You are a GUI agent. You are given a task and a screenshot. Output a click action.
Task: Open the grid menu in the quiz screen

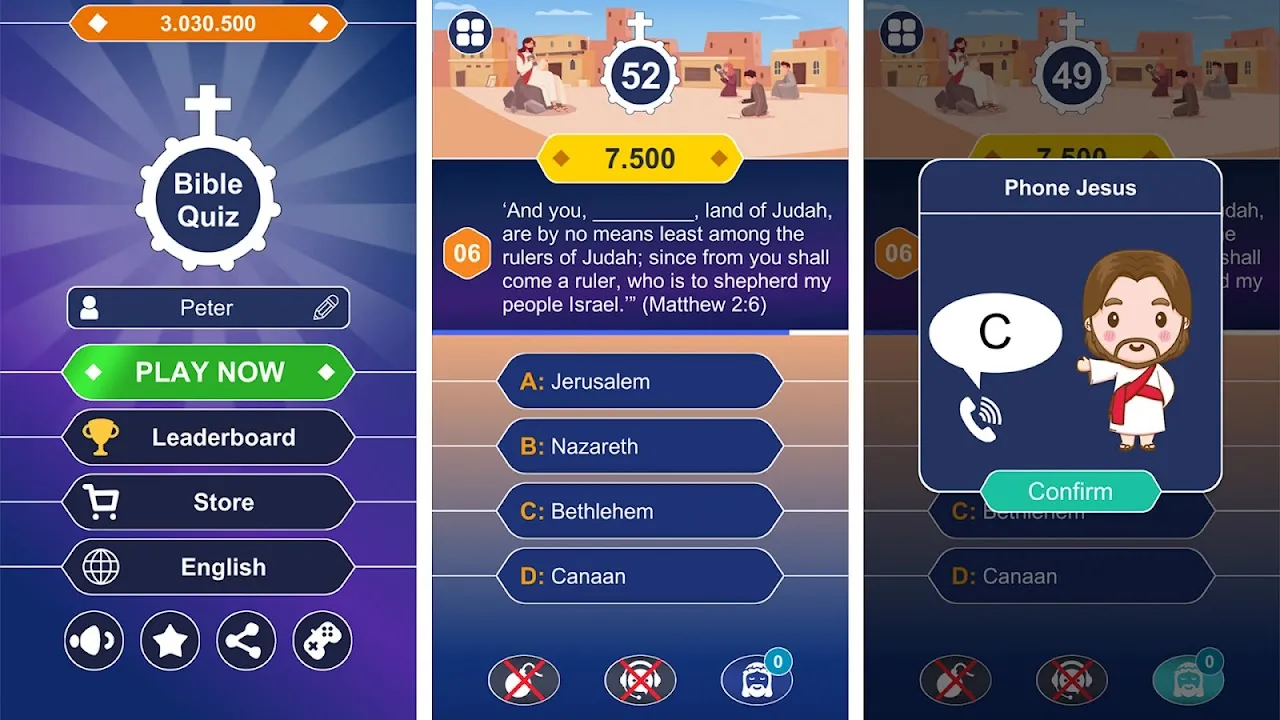469,31
